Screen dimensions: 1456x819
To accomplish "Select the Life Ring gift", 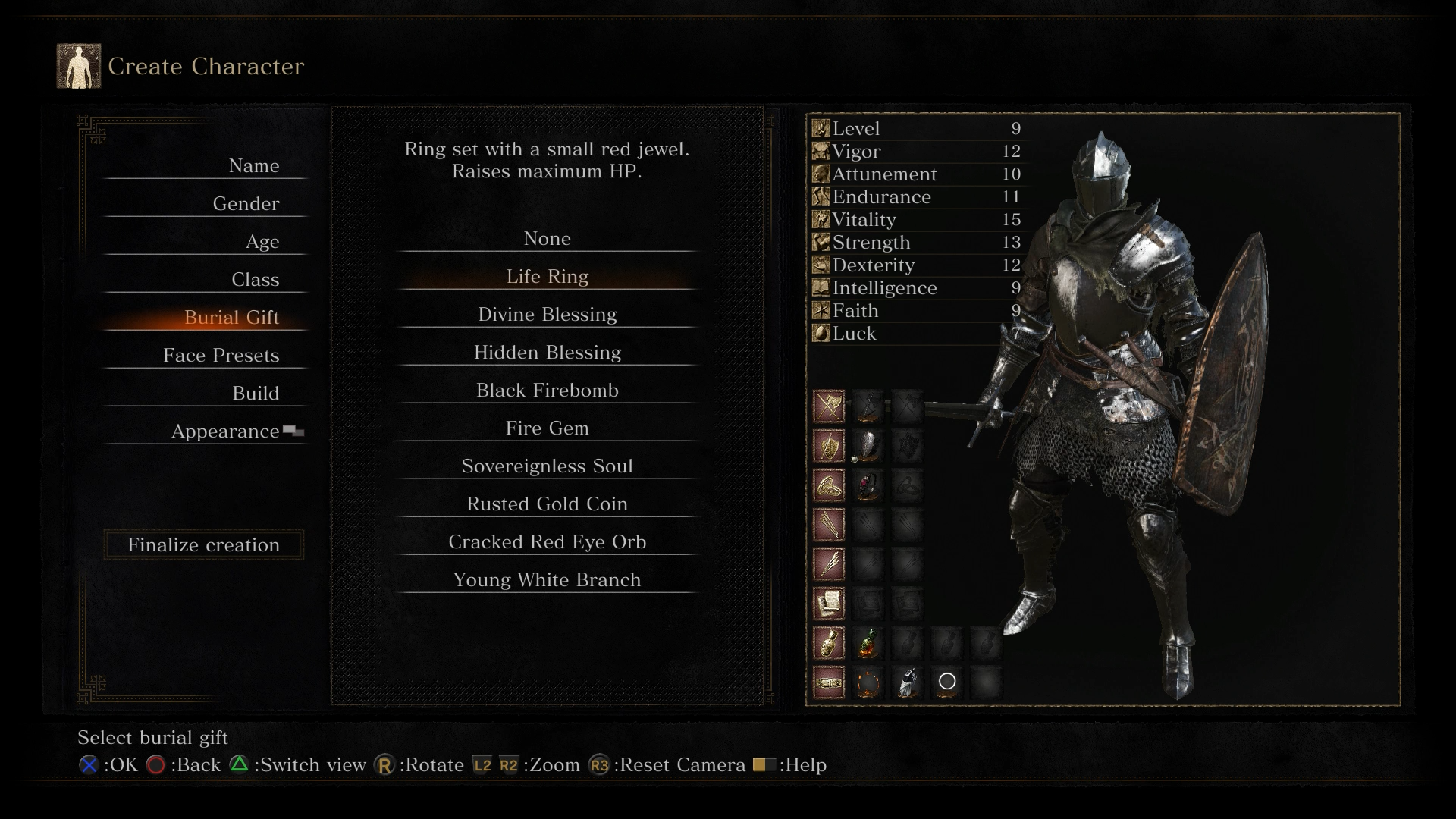I will 547,277.
